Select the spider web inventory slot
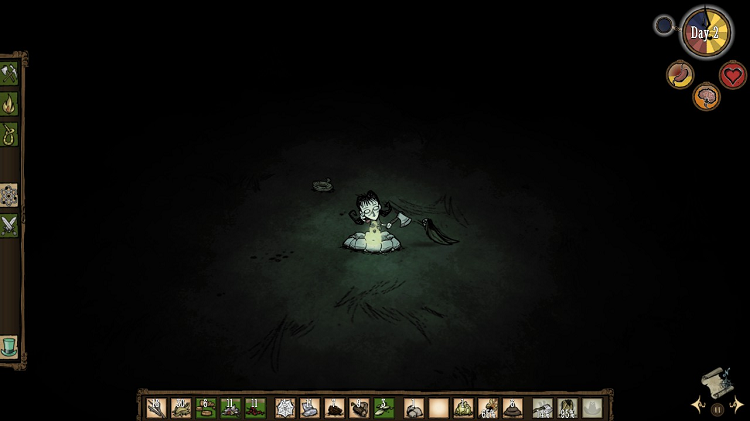 coord(285,408)
